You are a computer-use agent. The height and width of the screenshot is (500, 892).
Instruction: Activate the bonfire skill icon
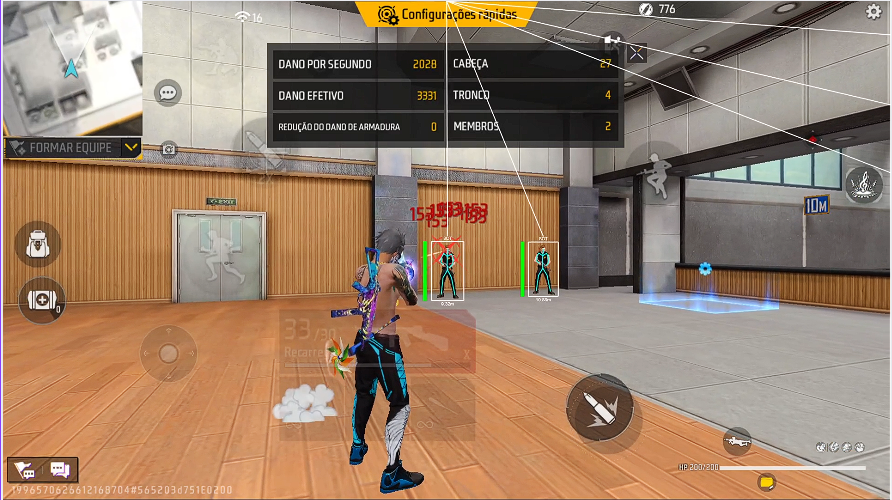point(862,185)
